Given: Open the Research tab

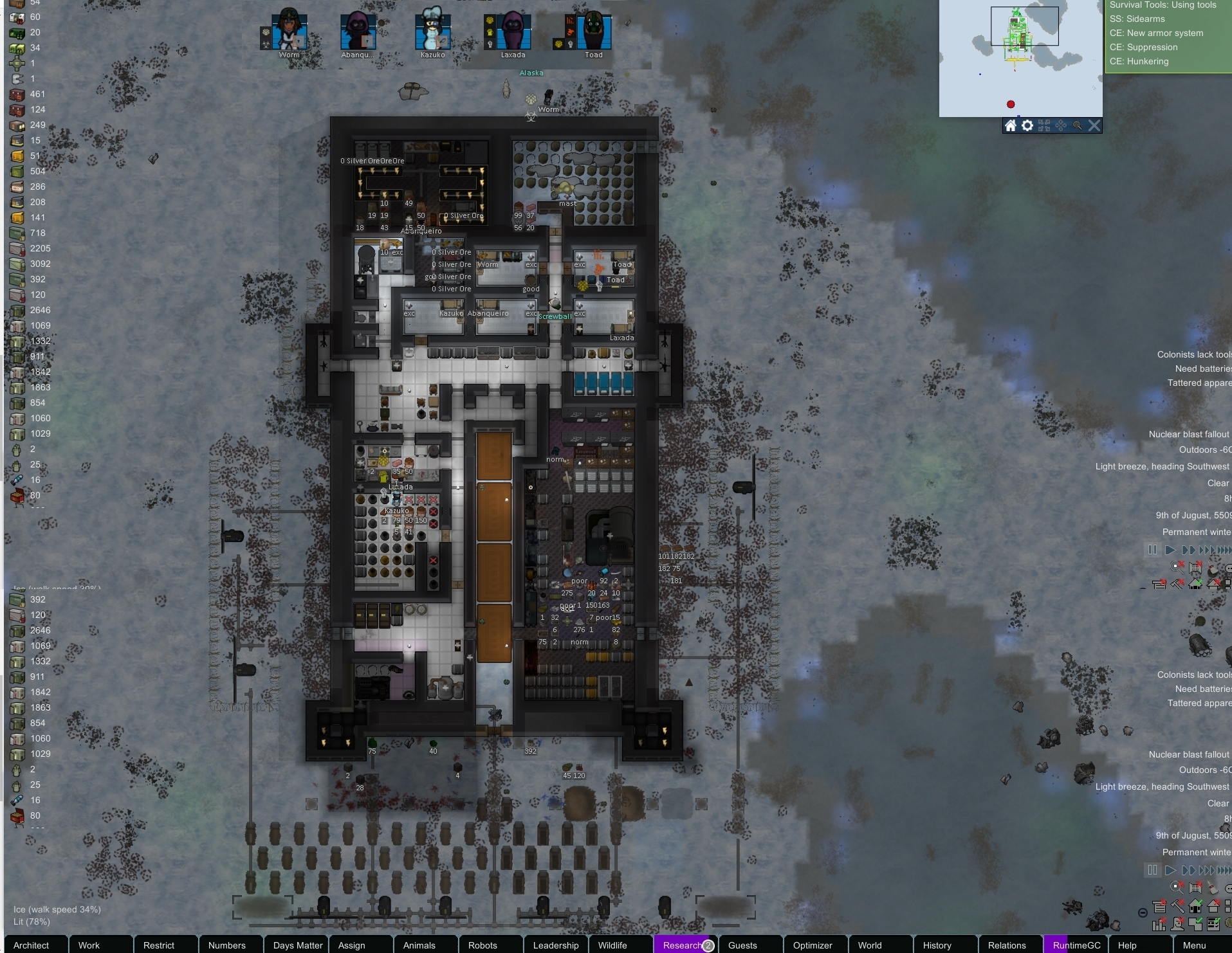Looking at the screenshot, I should pos(682,945).
